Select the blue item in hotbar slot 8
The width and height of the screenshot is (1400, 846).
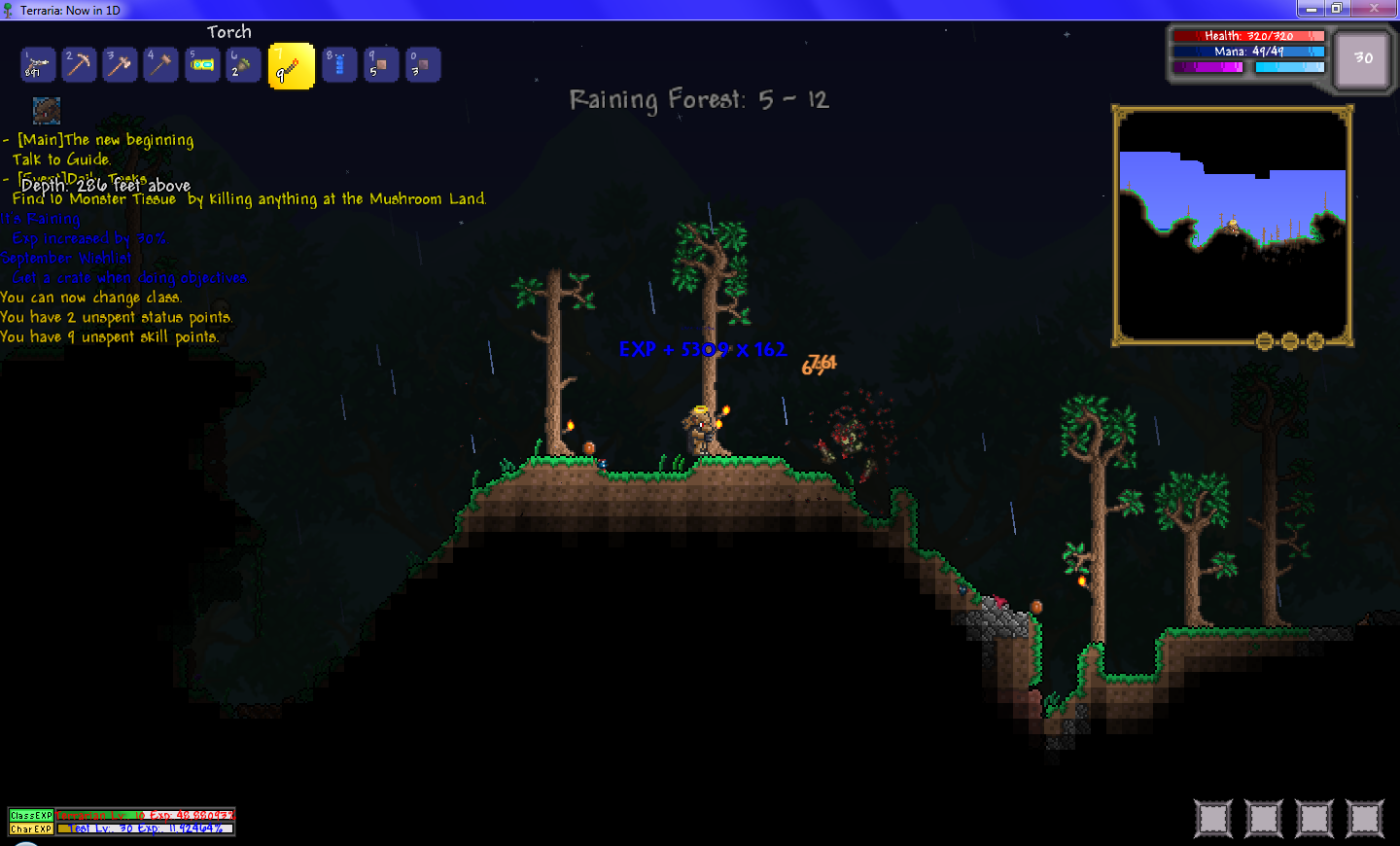click(x=339, y=65)
